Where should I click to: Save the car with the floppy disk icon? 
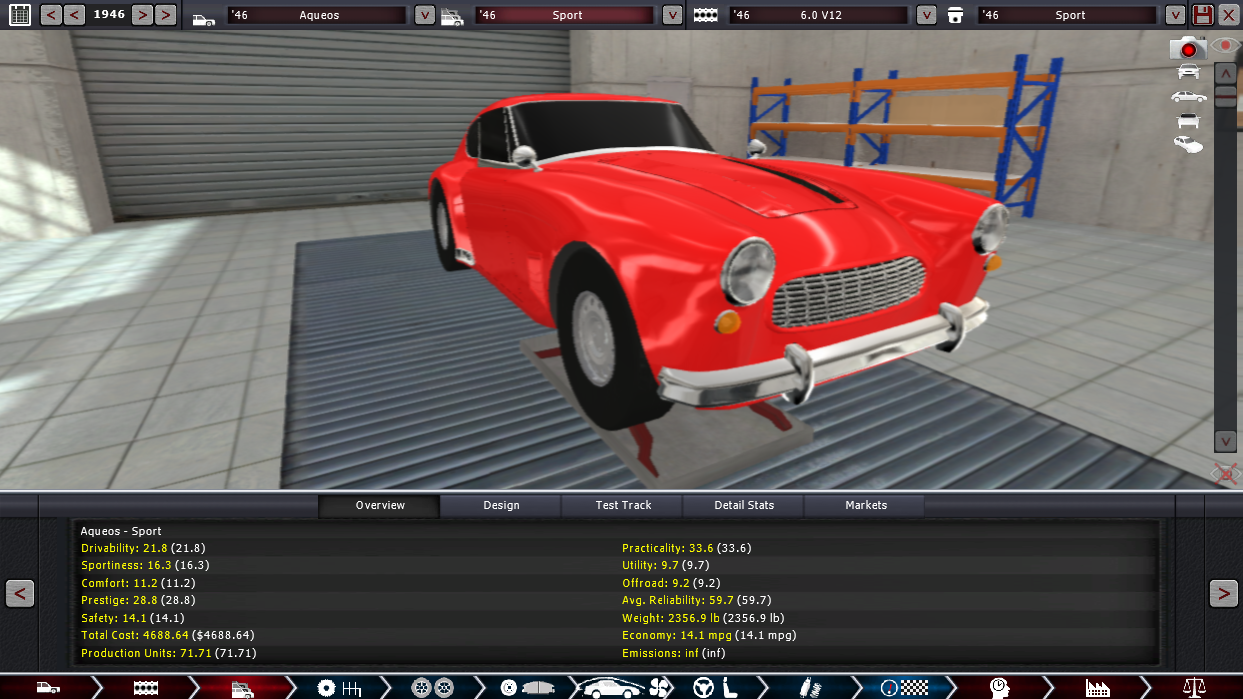(x=1202, y=15)
